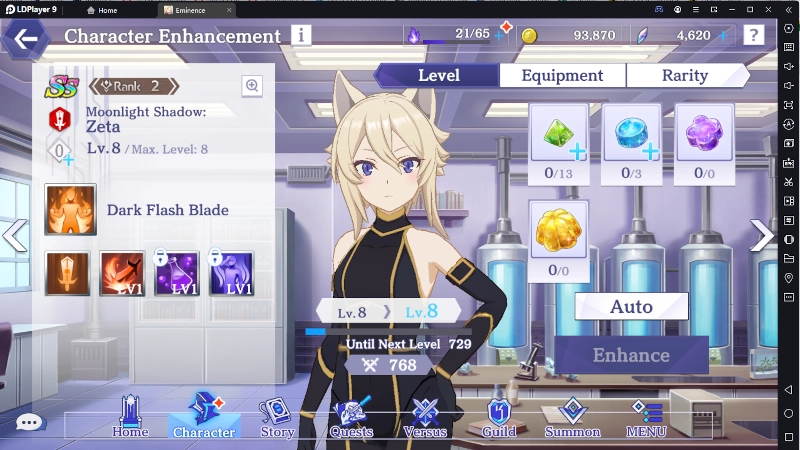
Task: Zoom character with magnifier icon
Action: click(252, 86)
